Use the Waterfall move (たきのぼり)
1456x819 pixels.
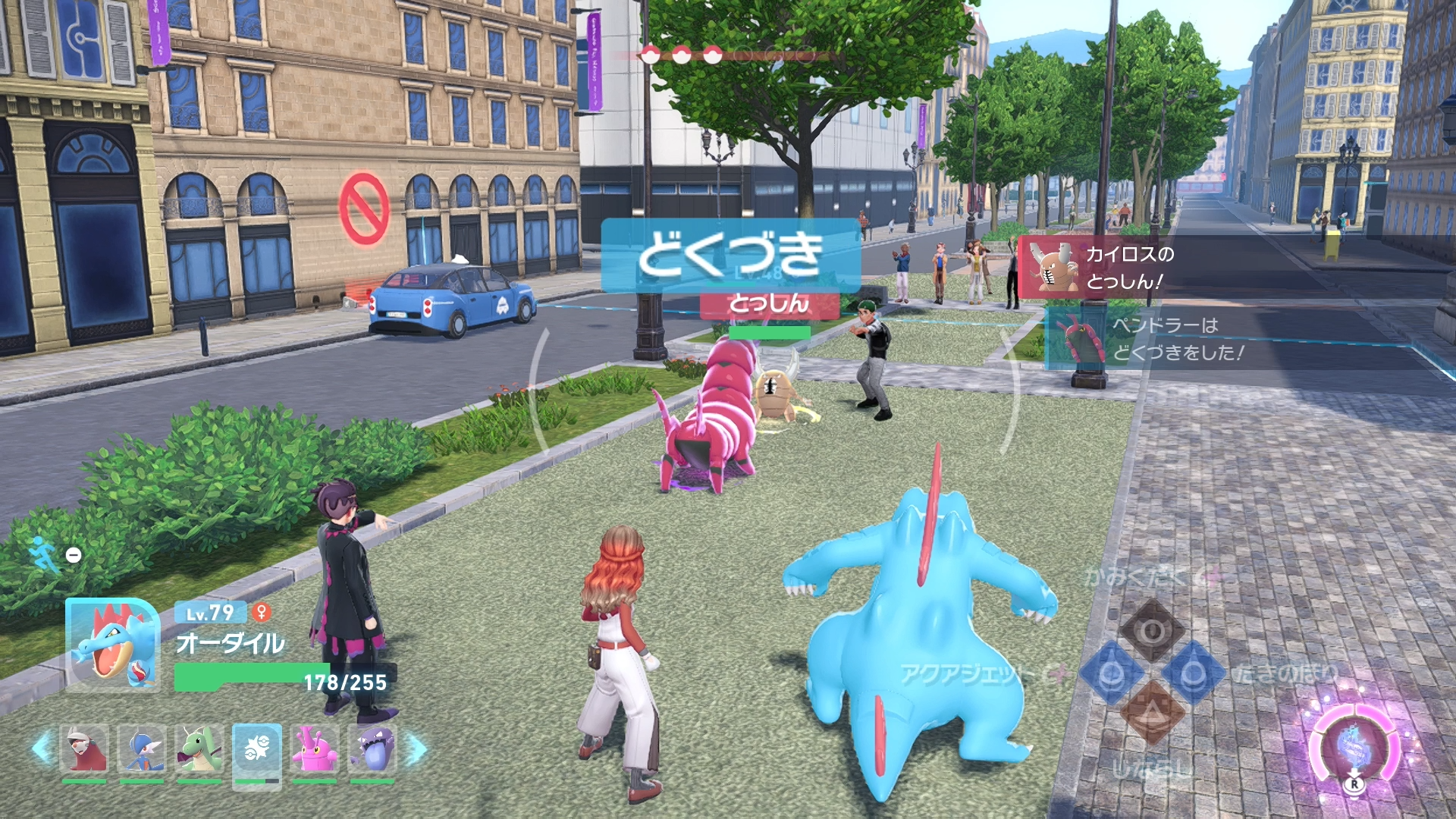(x=1193, y=673)
